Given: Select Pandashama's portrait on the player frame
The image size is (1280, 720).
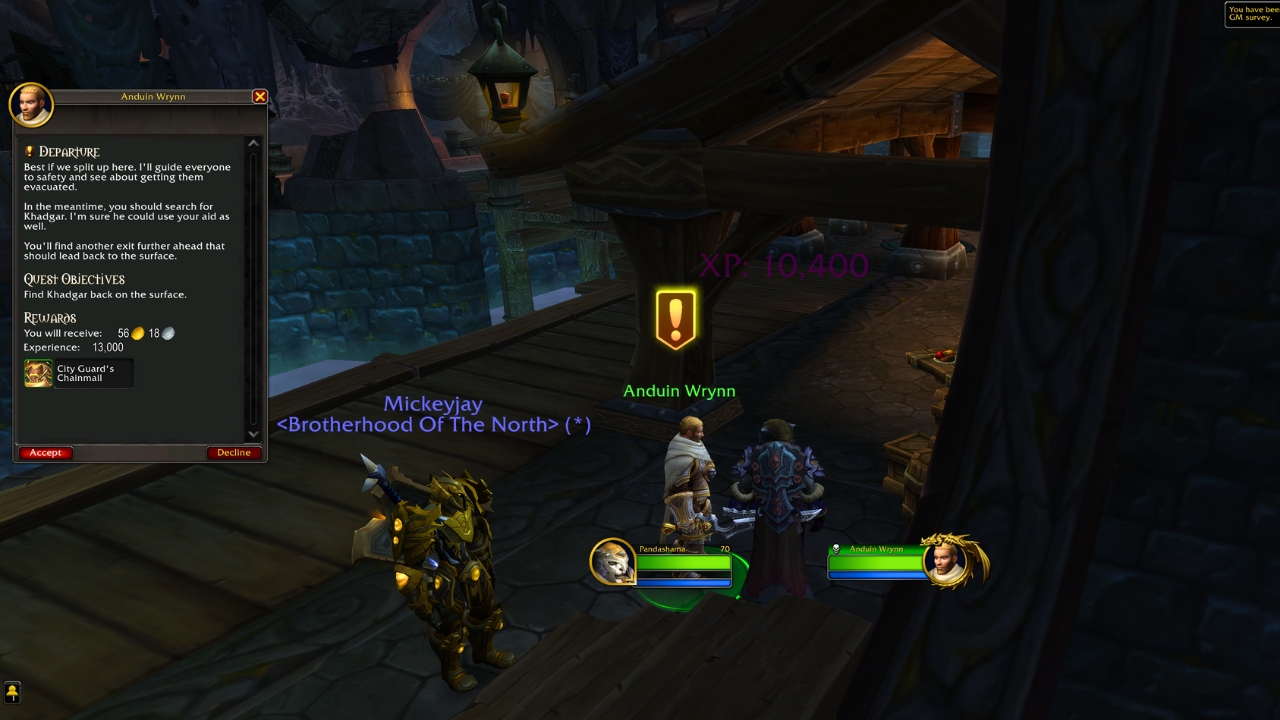Looking at the screenshot, I should pyautogui.click(x=612, y=562).
